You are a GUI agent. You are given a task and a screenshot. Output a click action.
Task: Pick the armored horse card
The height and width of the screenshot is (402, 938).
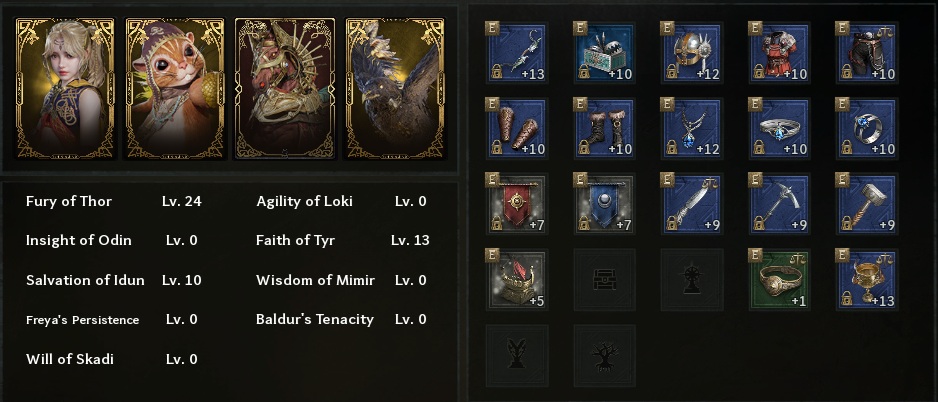click(285, 88)
